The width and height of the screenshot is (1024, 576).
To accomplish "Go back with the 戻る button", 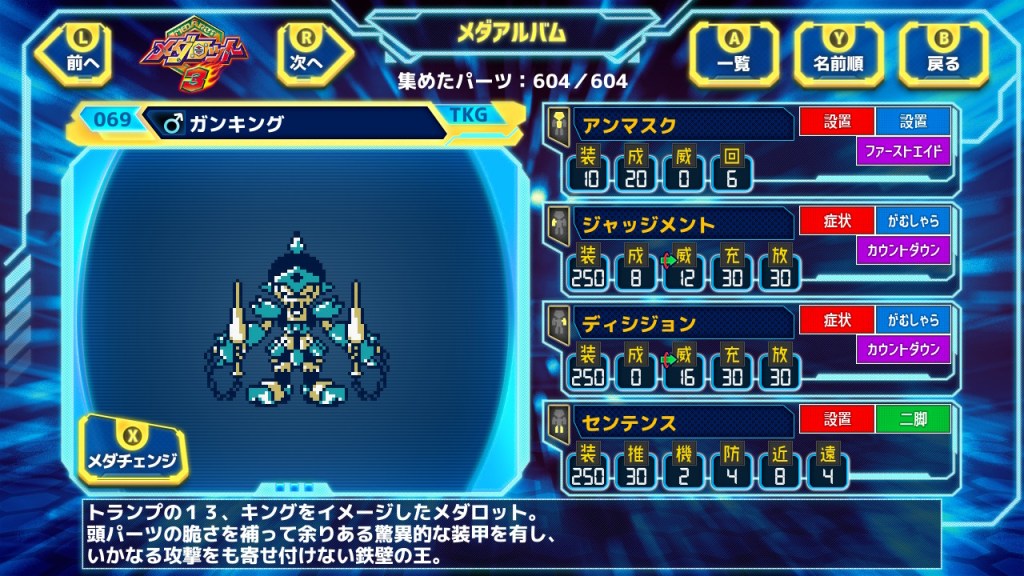I will point(943,53).
